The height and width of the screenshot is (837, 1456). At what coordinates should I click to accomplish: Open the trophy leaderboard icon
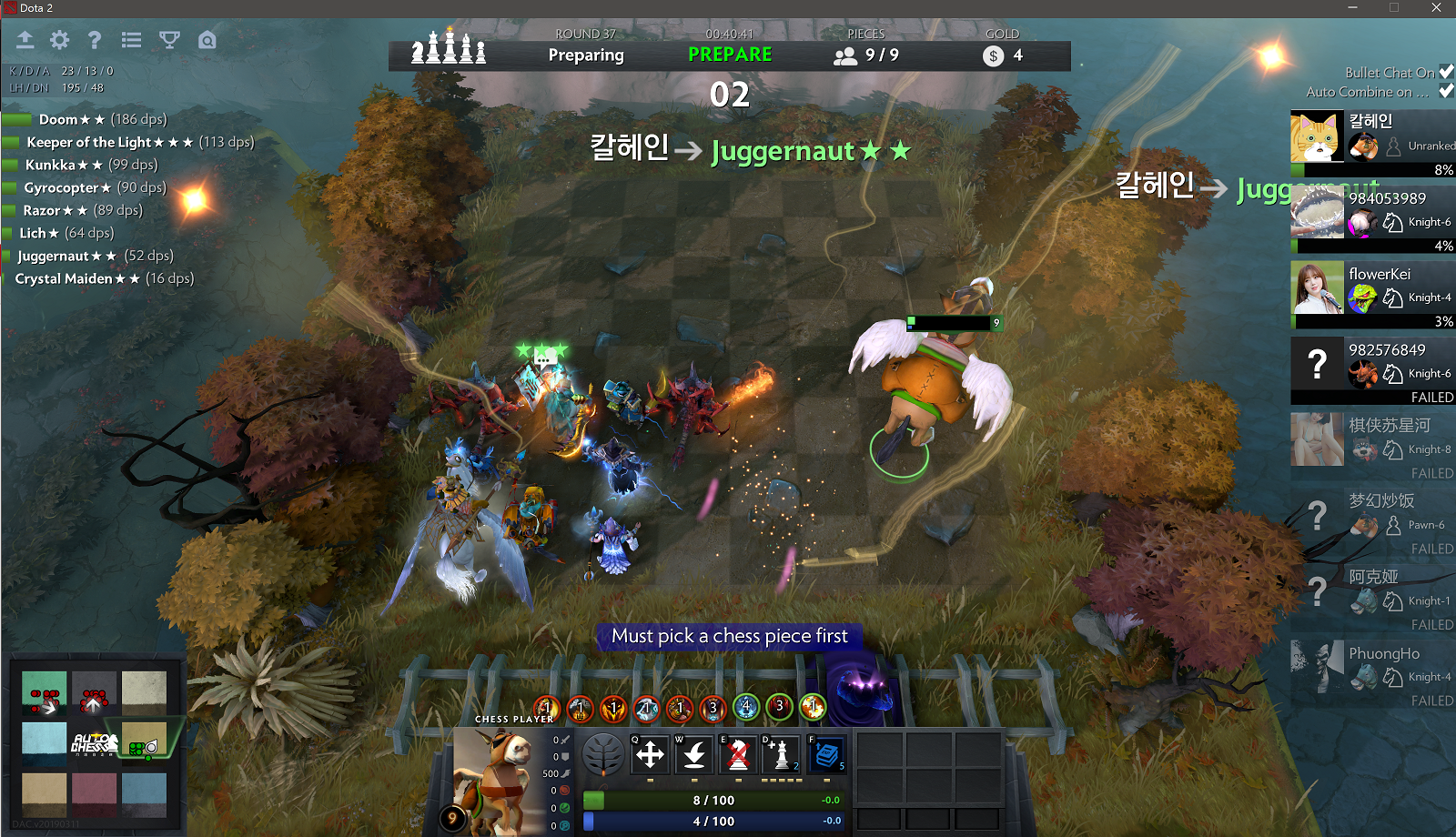click(169, 40)
